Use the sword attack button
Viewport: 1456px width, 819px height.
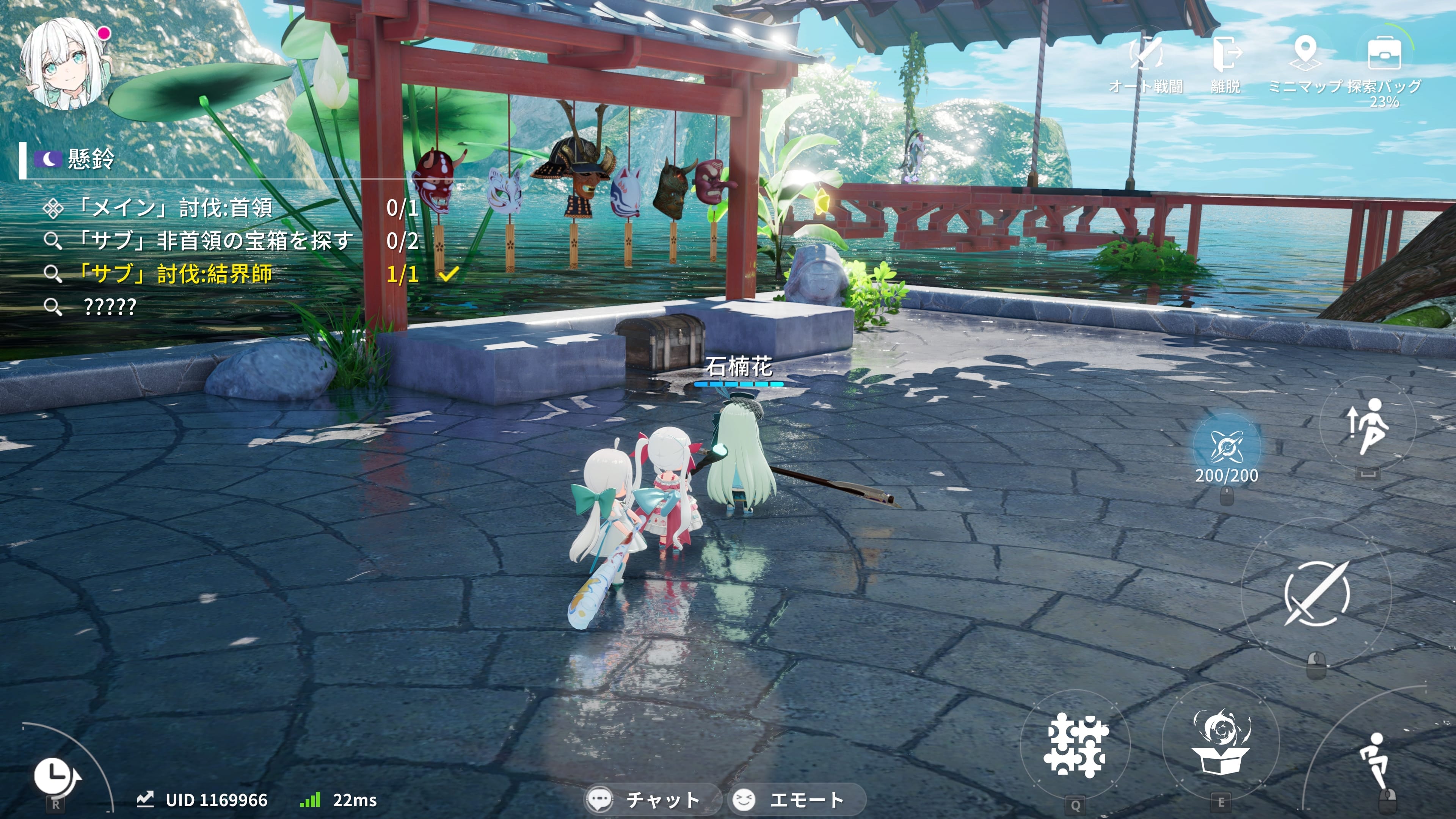tap(1316, 593)
